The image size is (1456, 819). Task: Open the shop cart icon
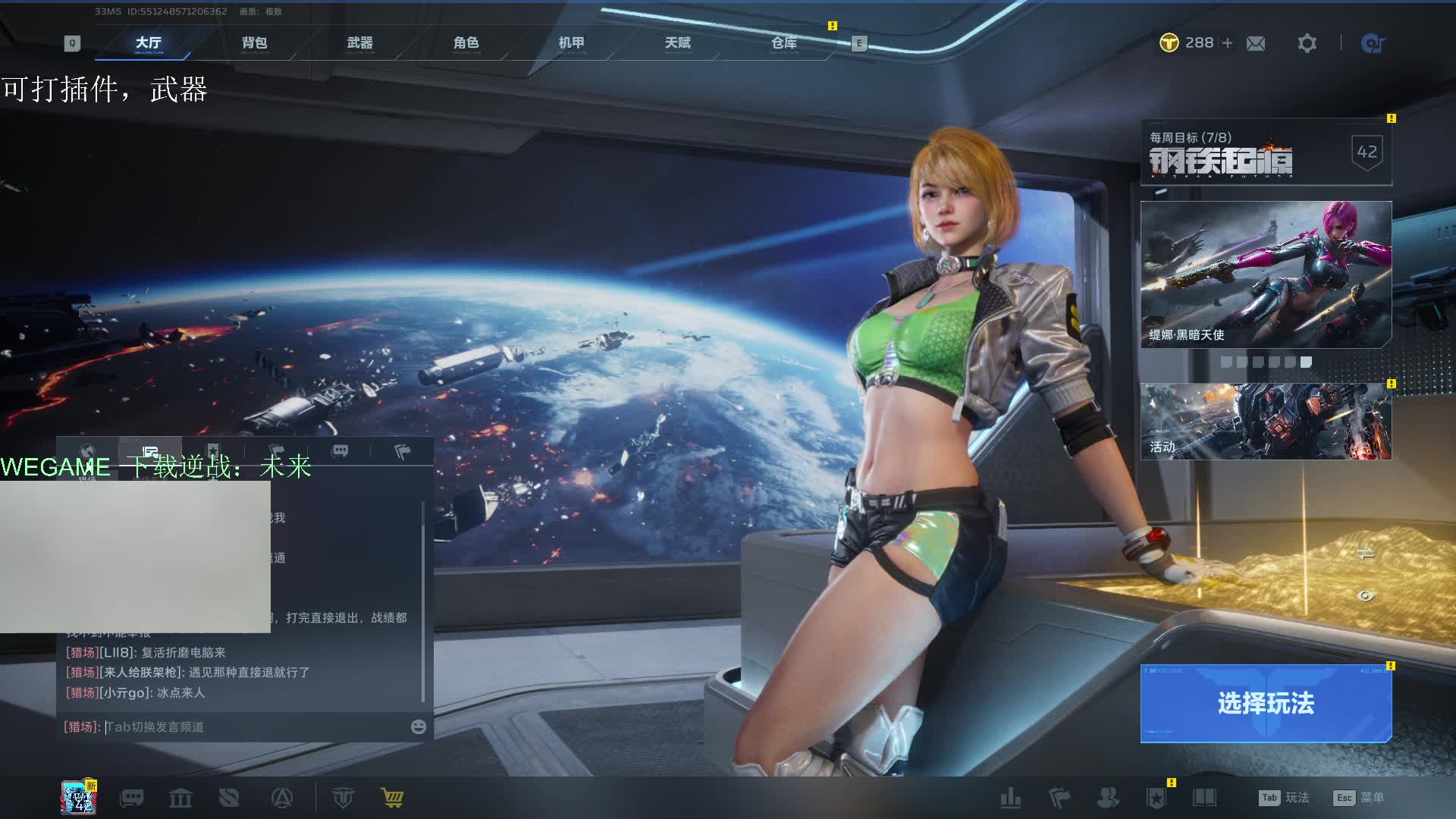(x=392, y=798)
